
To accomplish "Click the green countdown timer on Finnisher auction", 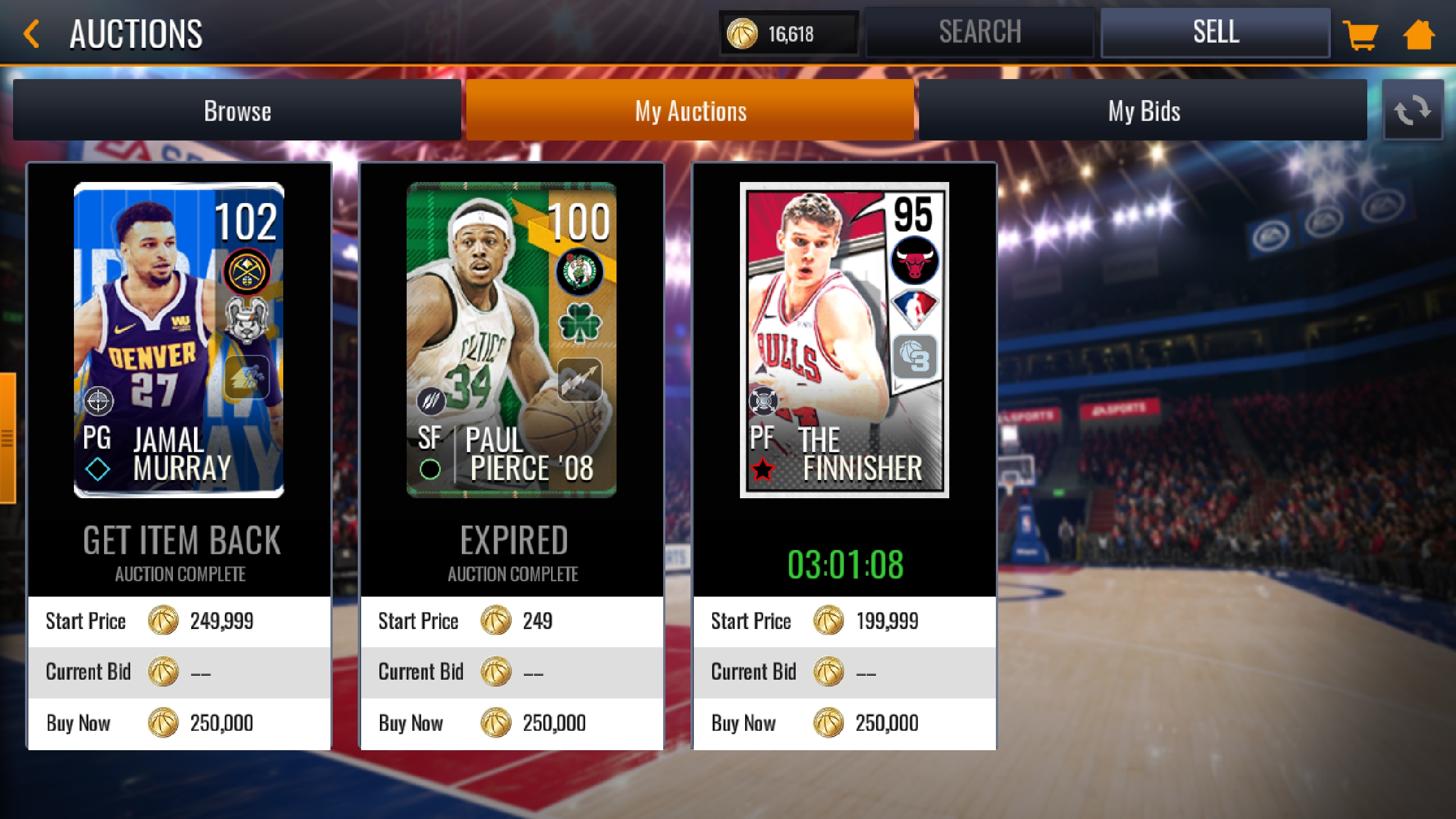I will (x=844, y=564).
